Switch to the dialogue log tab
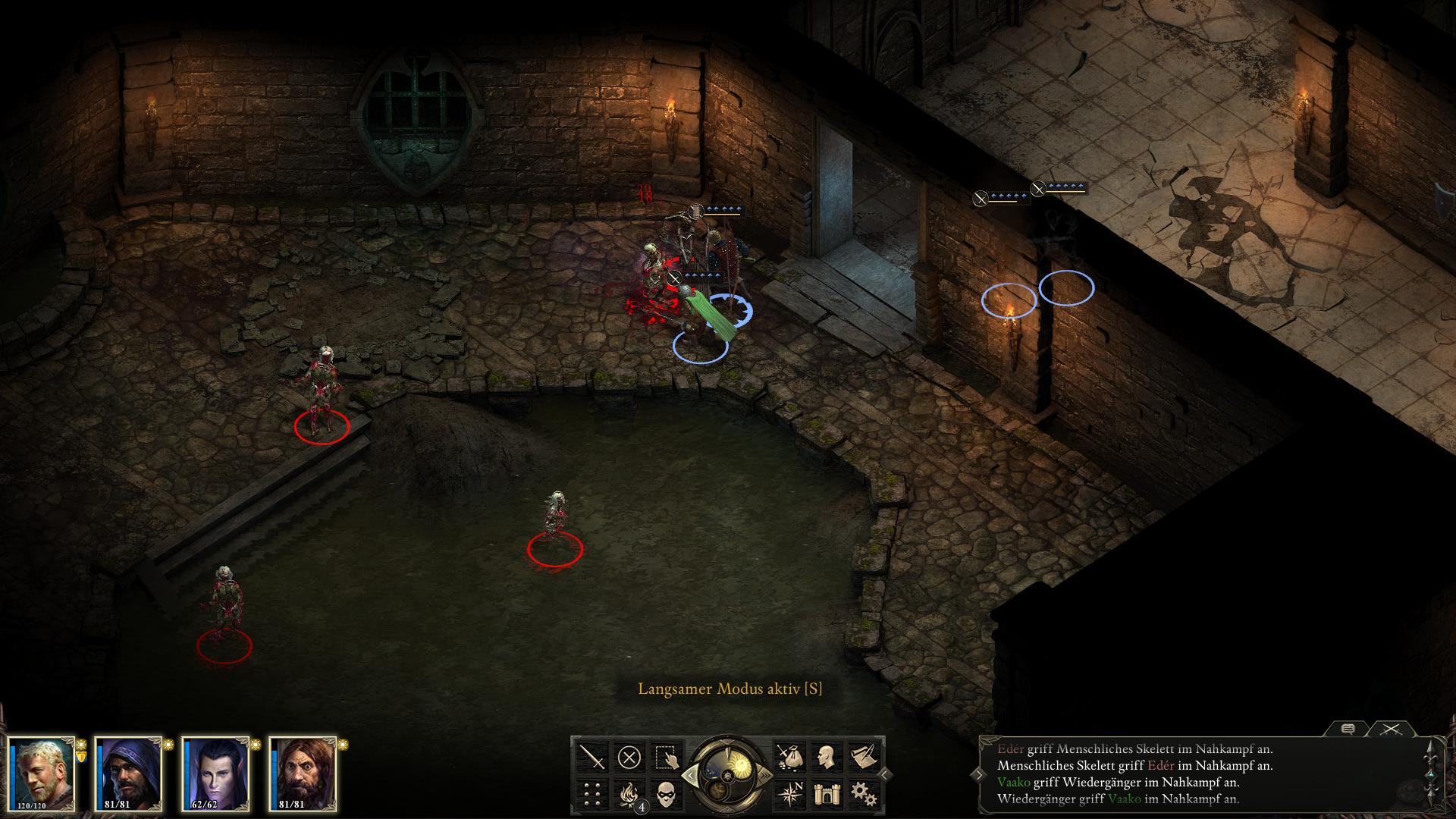 pyautogui.click(x=1348, y=730)
